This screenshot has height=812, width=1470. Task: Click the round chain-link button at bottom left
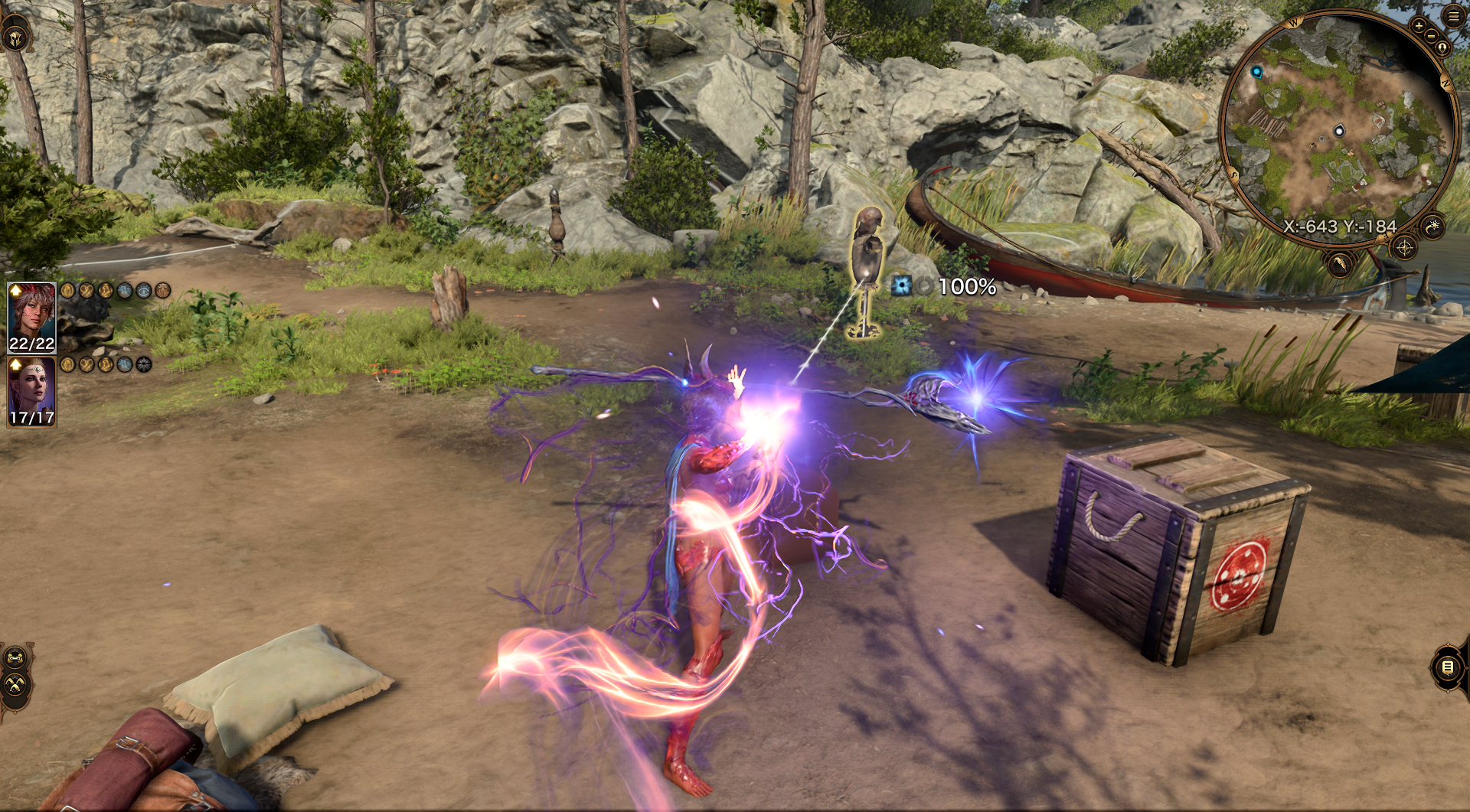15,658
